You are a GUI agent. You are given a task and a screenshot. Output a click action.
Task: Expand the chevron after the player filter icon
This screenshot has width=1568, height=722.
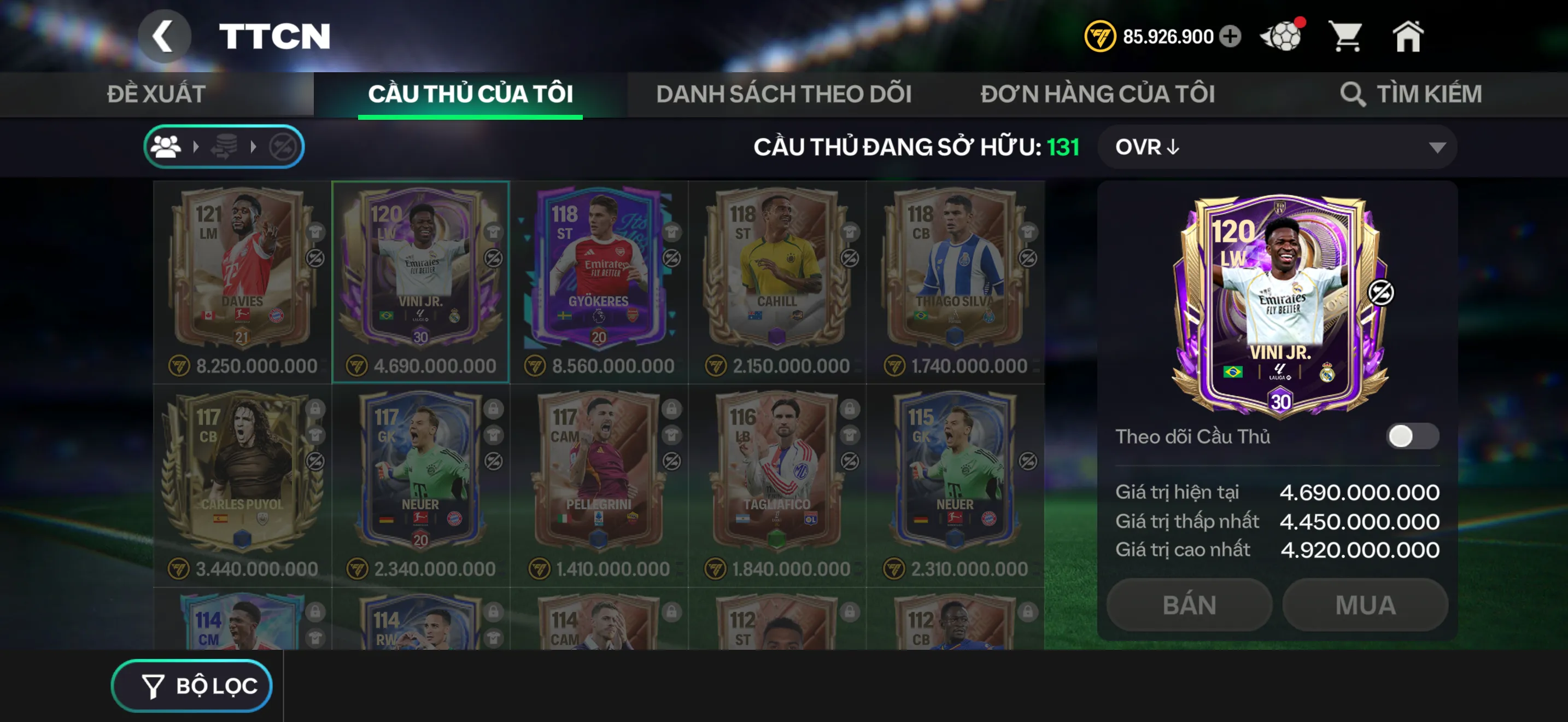(196, 146)
